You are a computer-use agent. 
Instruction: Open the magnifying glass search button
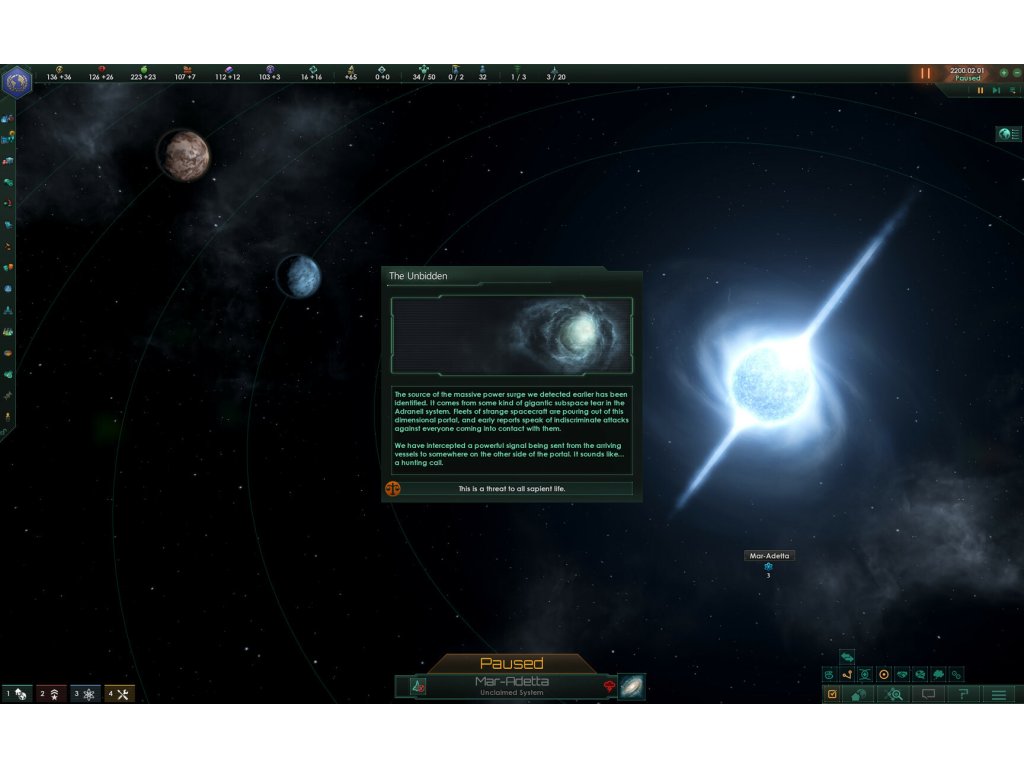click(894, 694)
